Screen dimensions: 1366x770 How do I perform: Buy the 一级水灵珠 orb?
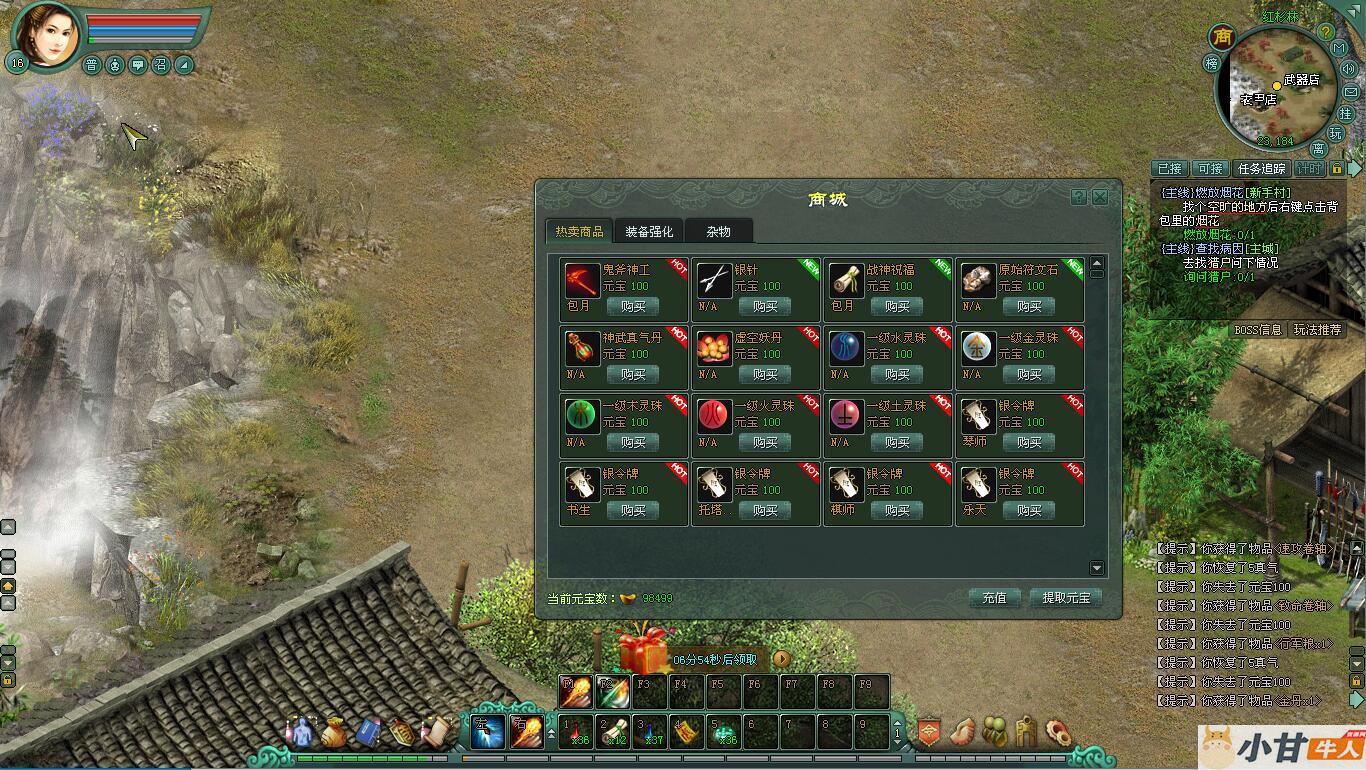pyautogui.click(x=897, y=375)
